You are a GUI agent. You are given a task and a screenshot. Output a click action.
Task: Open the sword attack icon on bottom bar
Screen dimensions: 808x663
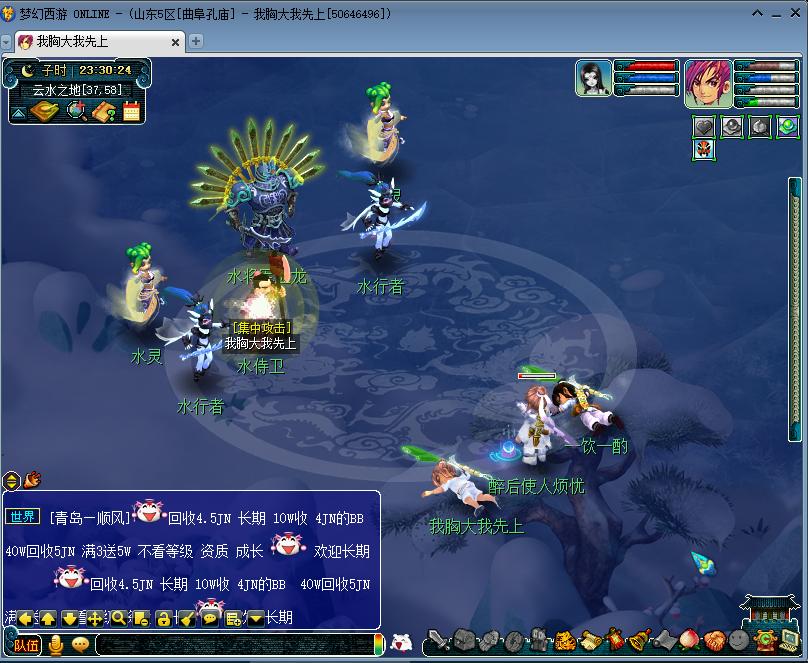[438, 641]
